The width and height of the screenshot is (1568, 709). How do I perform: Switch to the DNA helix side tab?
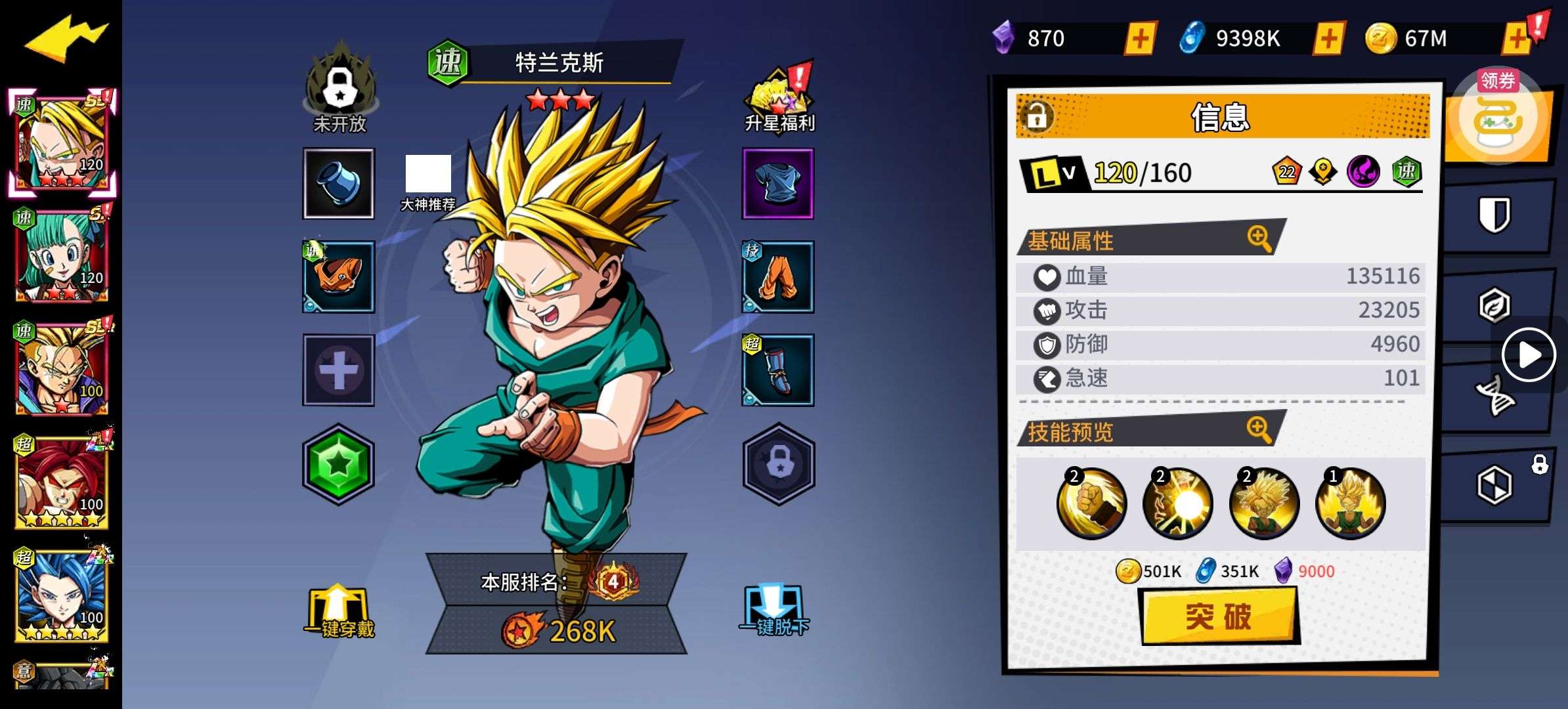tap(1494, 395)
